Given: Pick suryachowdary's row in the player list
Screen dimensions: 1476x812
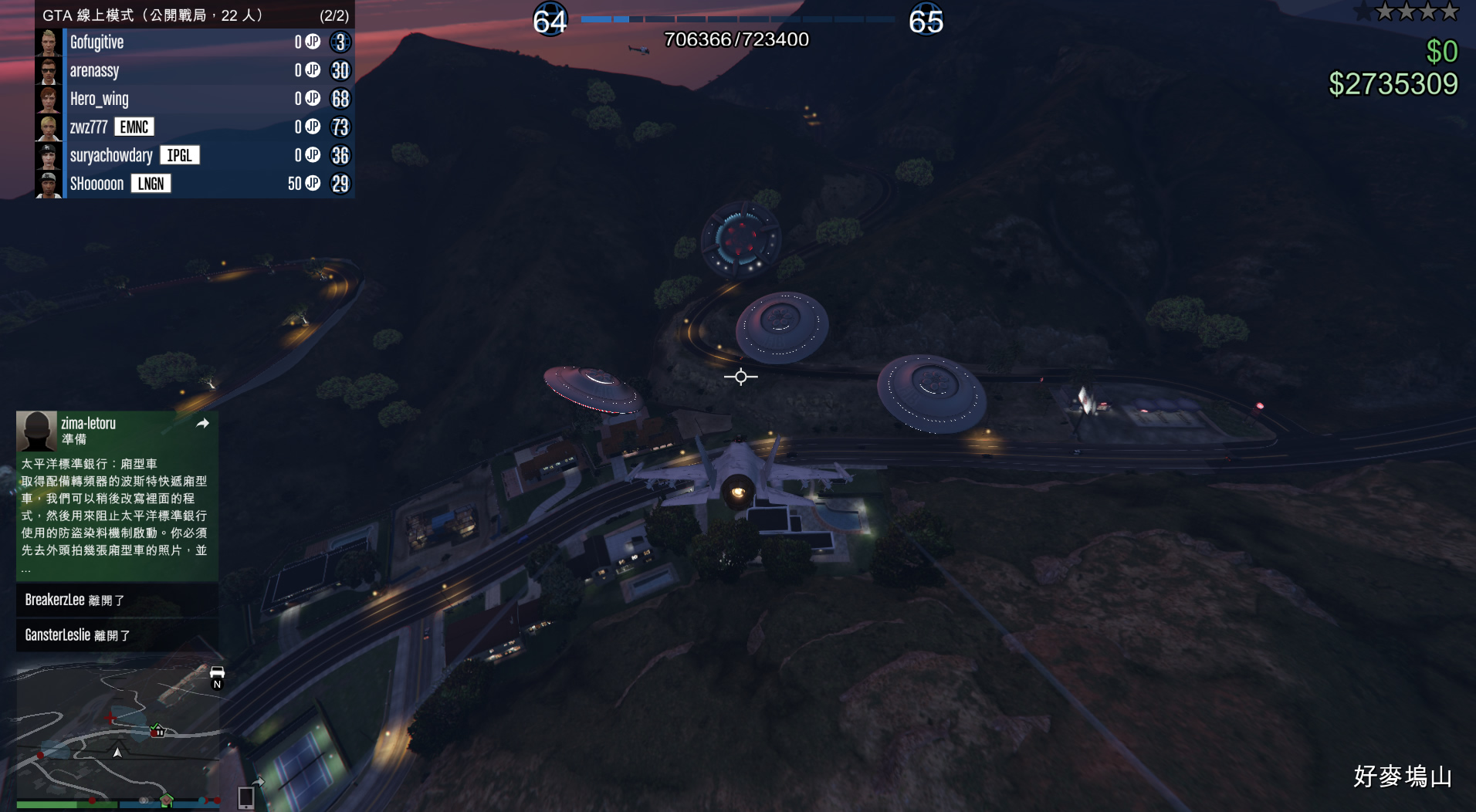Looking at the screenshot, I should coord(193,155).
